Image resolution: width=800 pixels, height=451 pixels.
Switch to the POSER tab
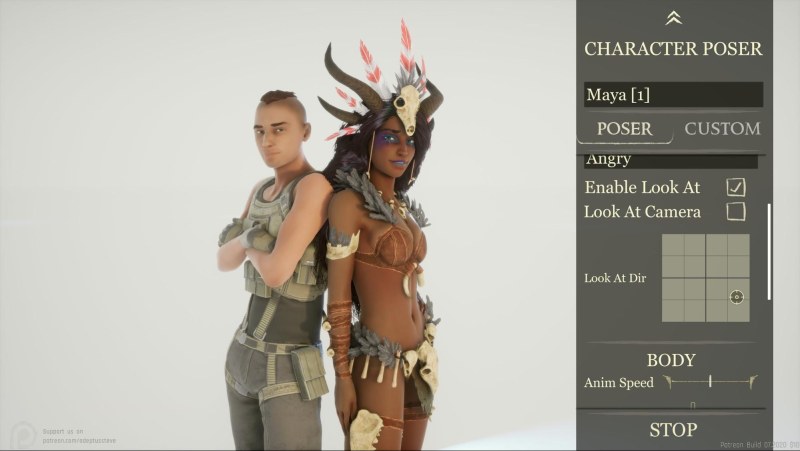(624, 129)
